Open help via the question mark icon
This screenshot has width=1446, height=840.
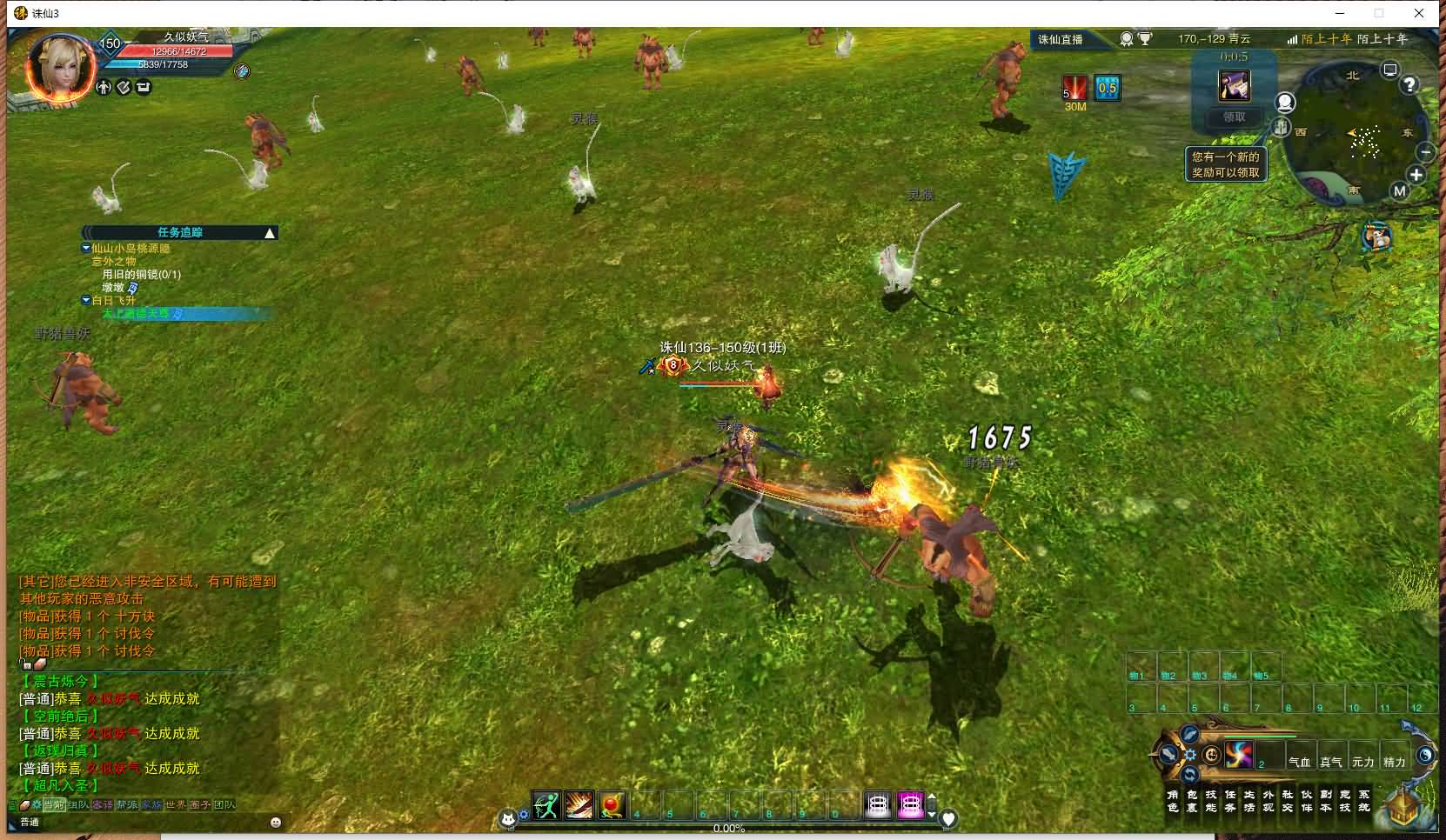1409,84
